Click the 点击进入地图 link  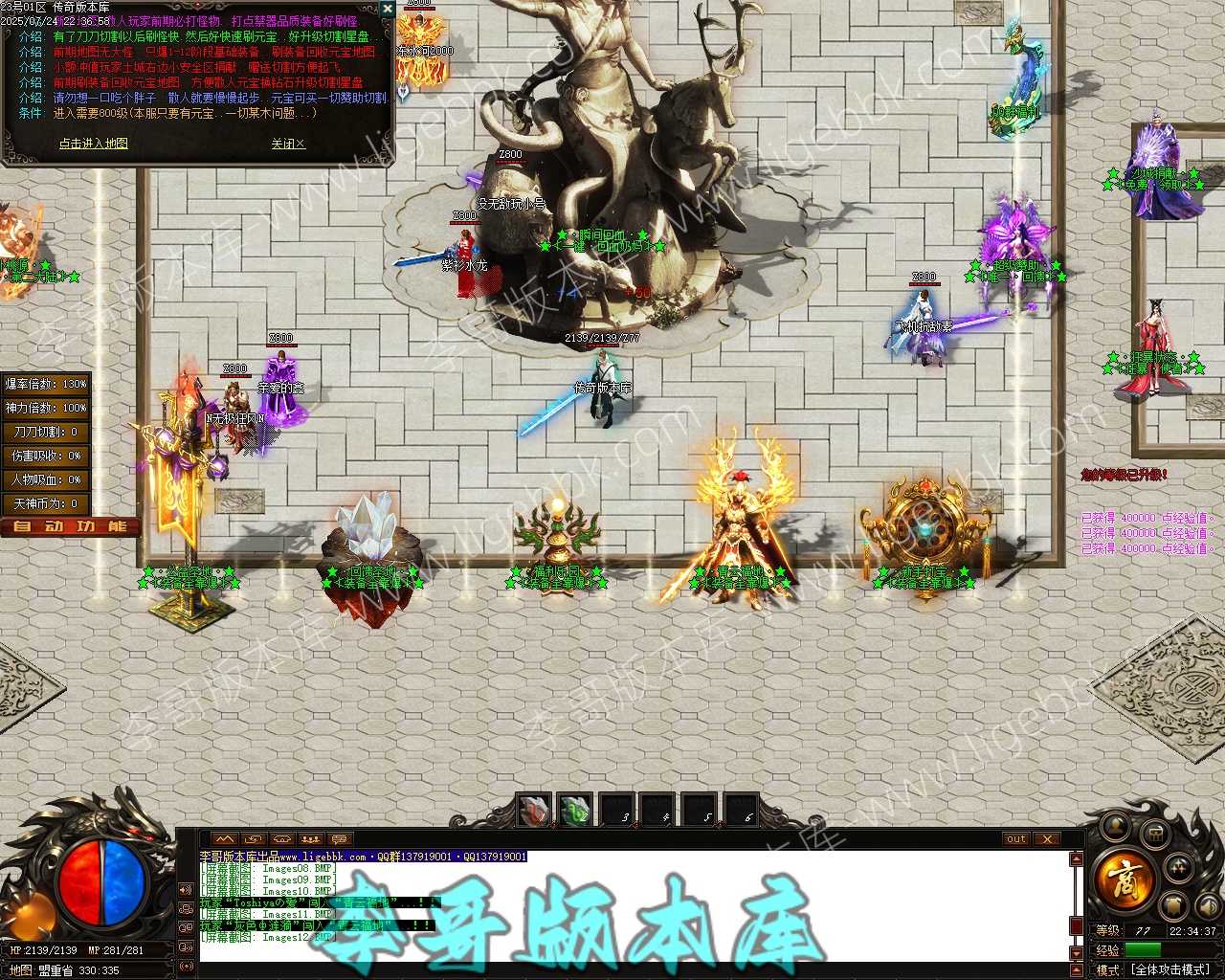click(x=93, y=144)
